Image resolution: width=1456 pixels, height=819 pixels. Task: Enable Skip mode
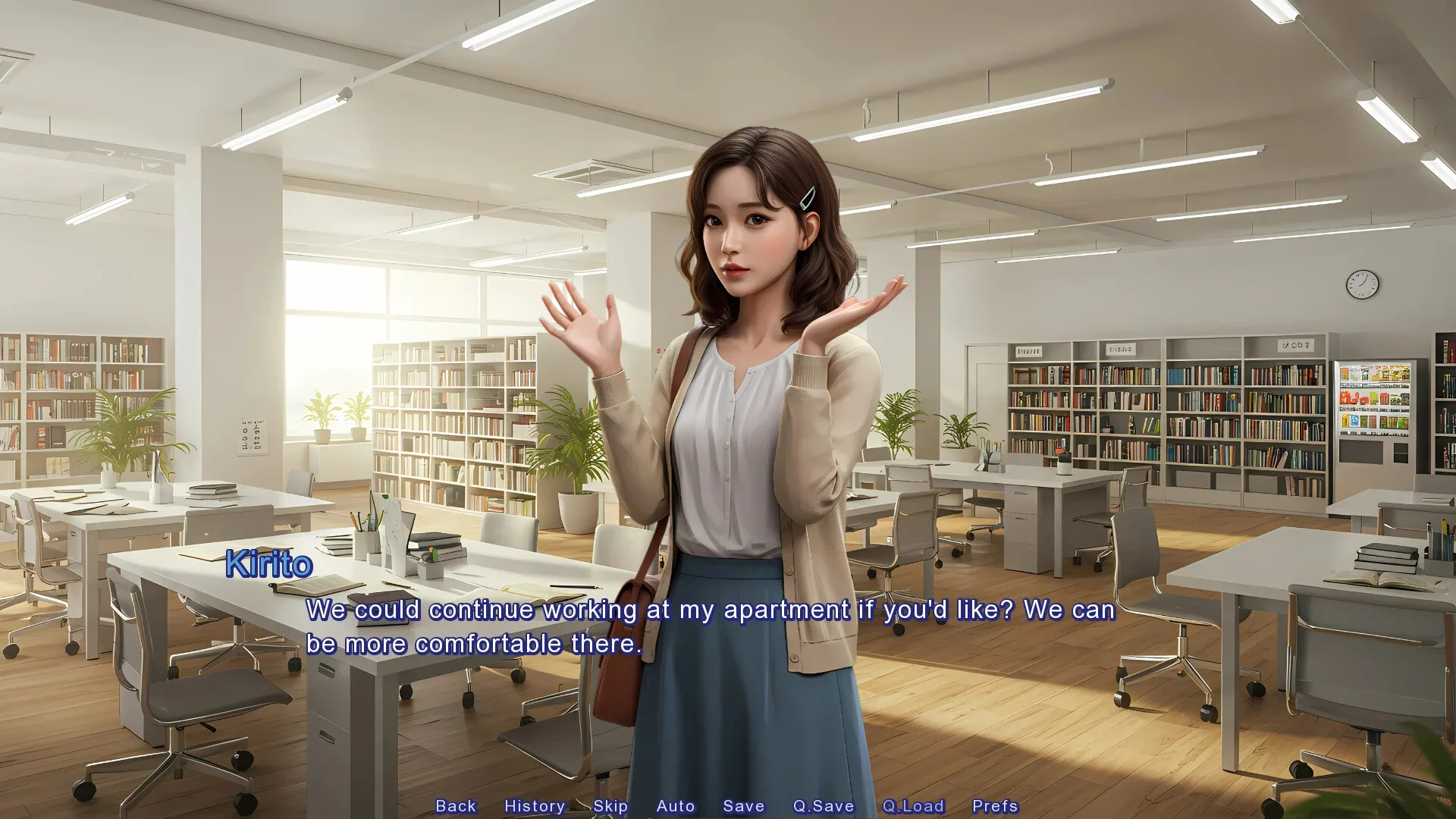pos(611,806)
